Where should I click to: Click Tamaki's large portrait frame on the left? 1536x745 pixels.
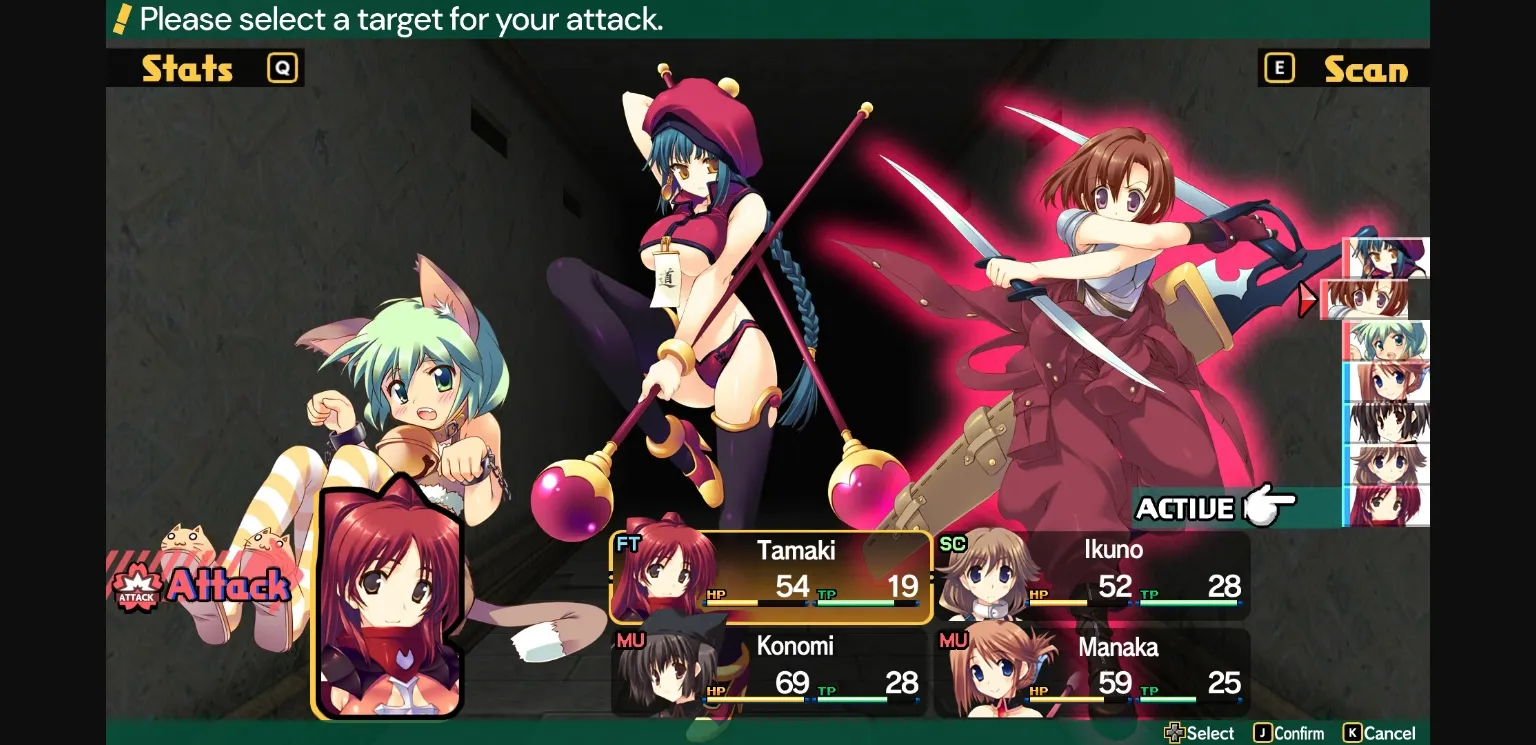pos(386,600)
